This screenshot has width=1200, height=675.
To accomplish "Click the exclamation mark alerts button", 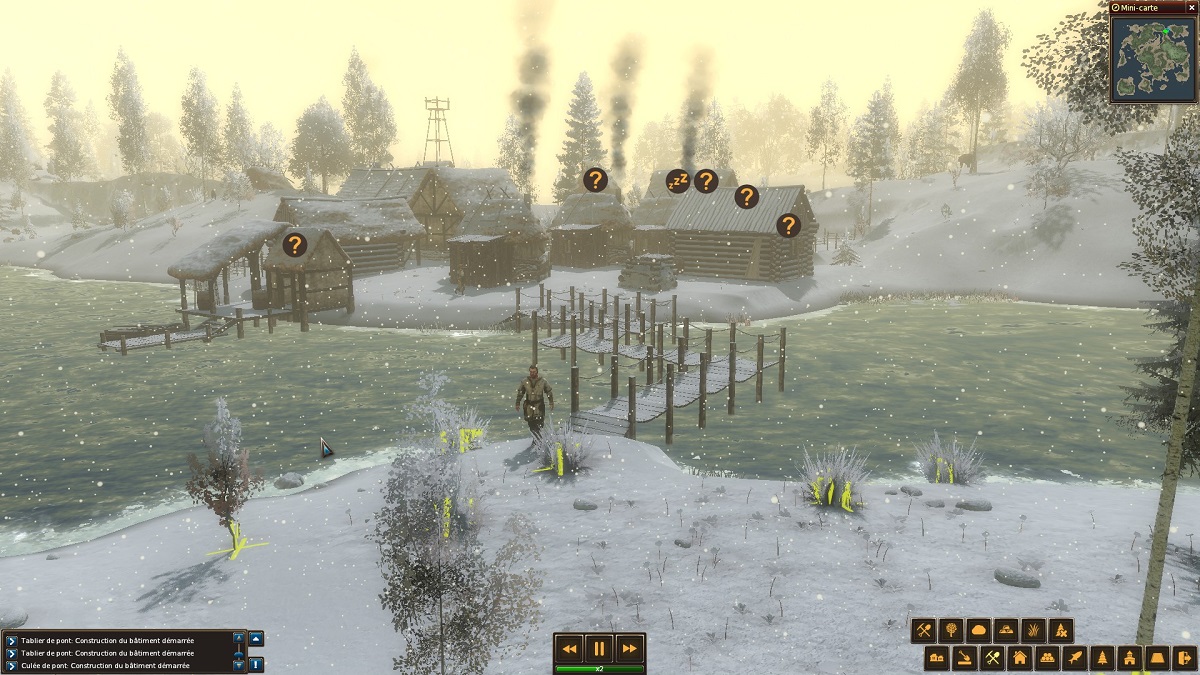I will [256, 663].
